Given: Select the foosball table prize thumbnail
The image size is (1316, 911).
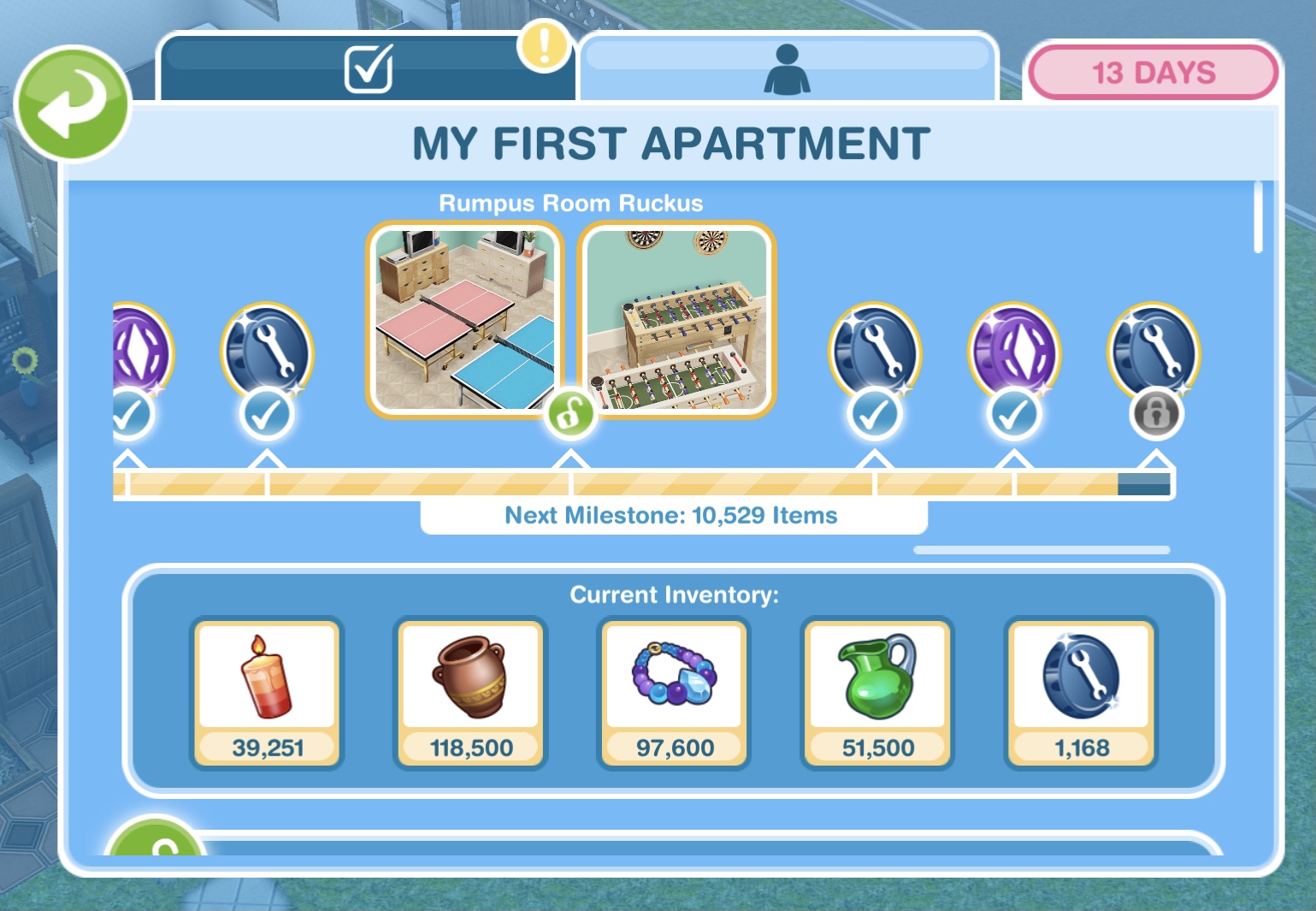Looking at the screenshot, I should 677,319.
